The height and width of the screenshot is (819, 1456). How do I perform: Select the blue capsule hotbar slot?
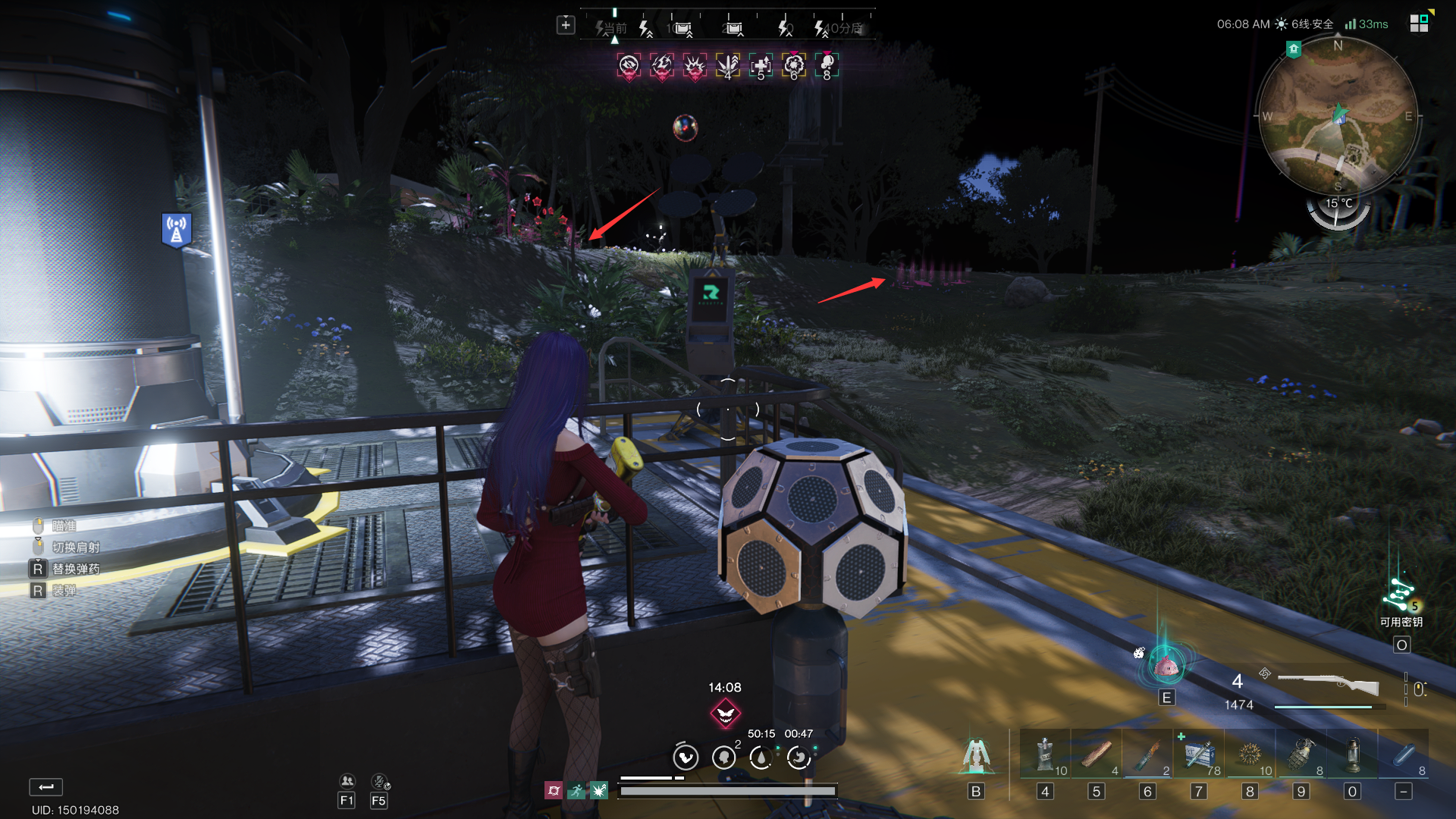coord(1404,755)
